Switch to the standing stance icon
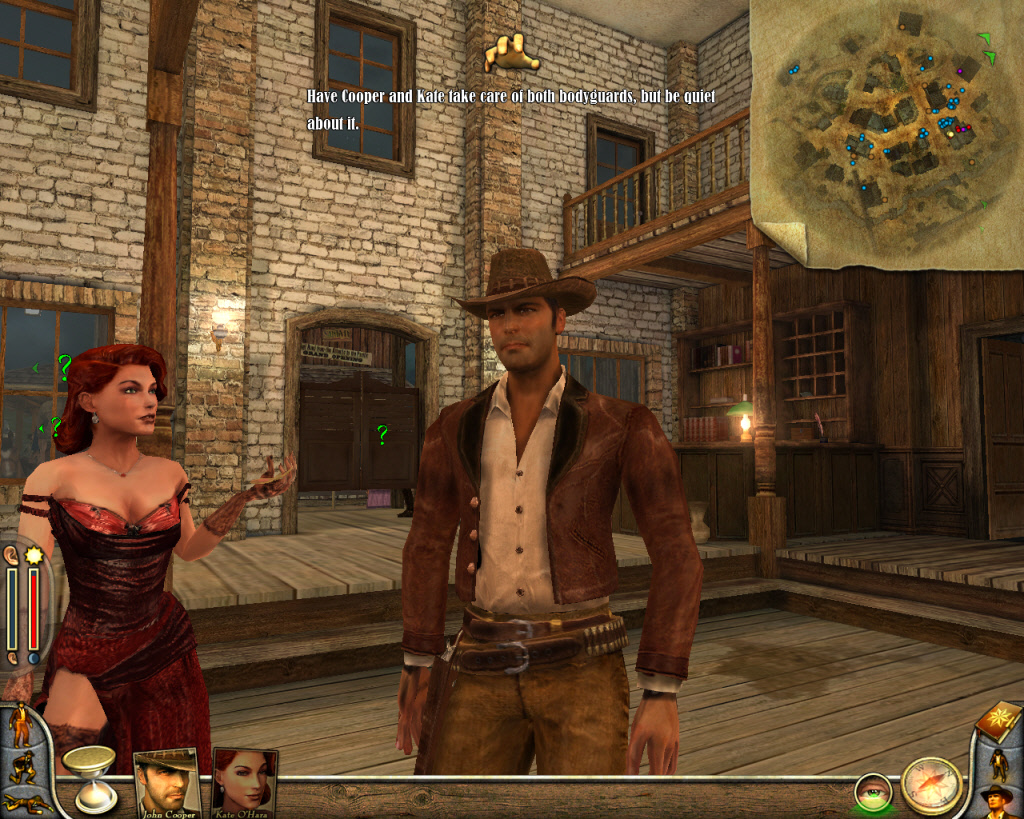Screen dimensions: 1024x819 coord(20,725)
